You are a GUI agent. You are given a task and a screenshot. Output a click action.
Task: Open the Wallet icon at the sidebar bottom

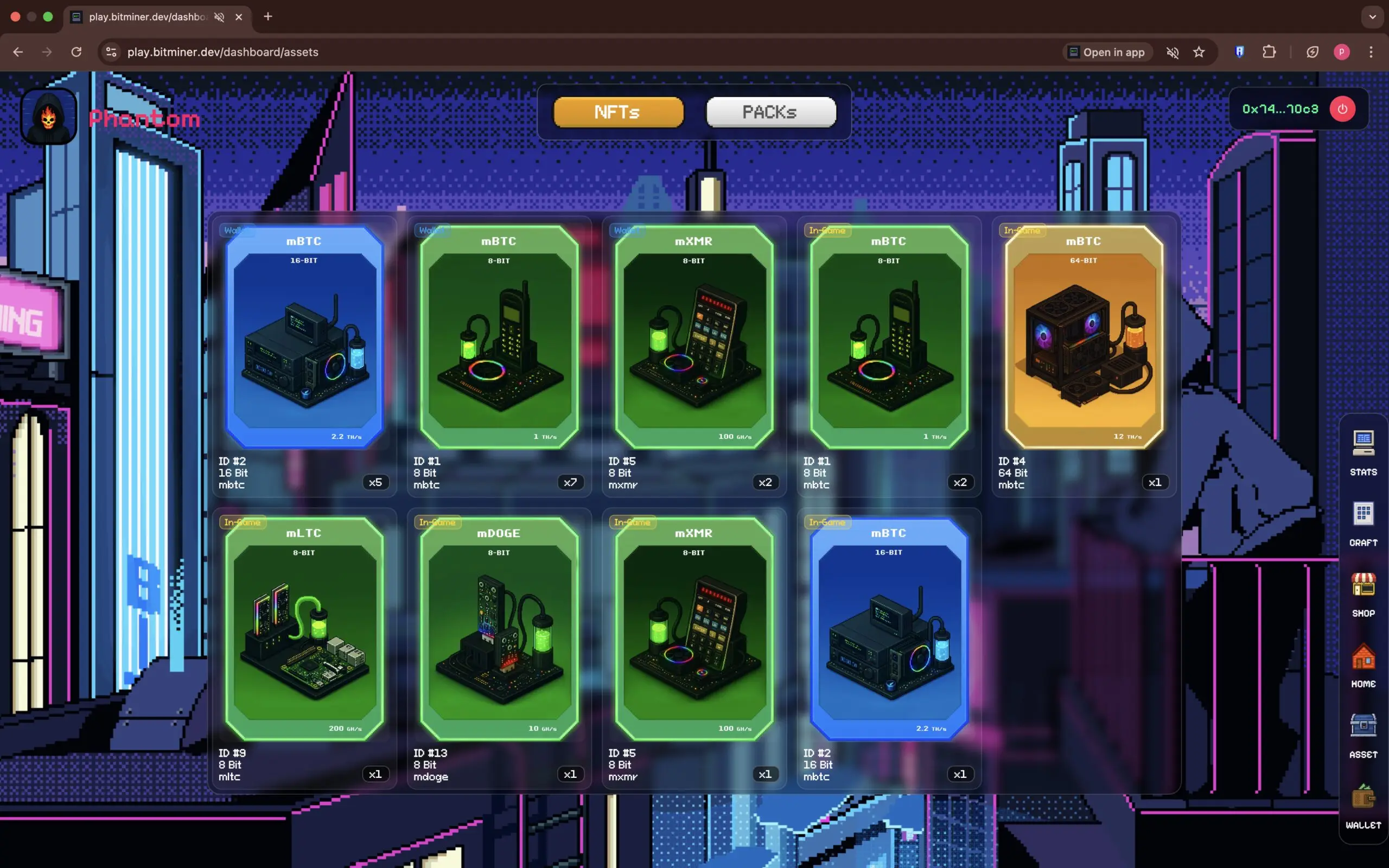pyautogui.click(x=1362, y=801)
